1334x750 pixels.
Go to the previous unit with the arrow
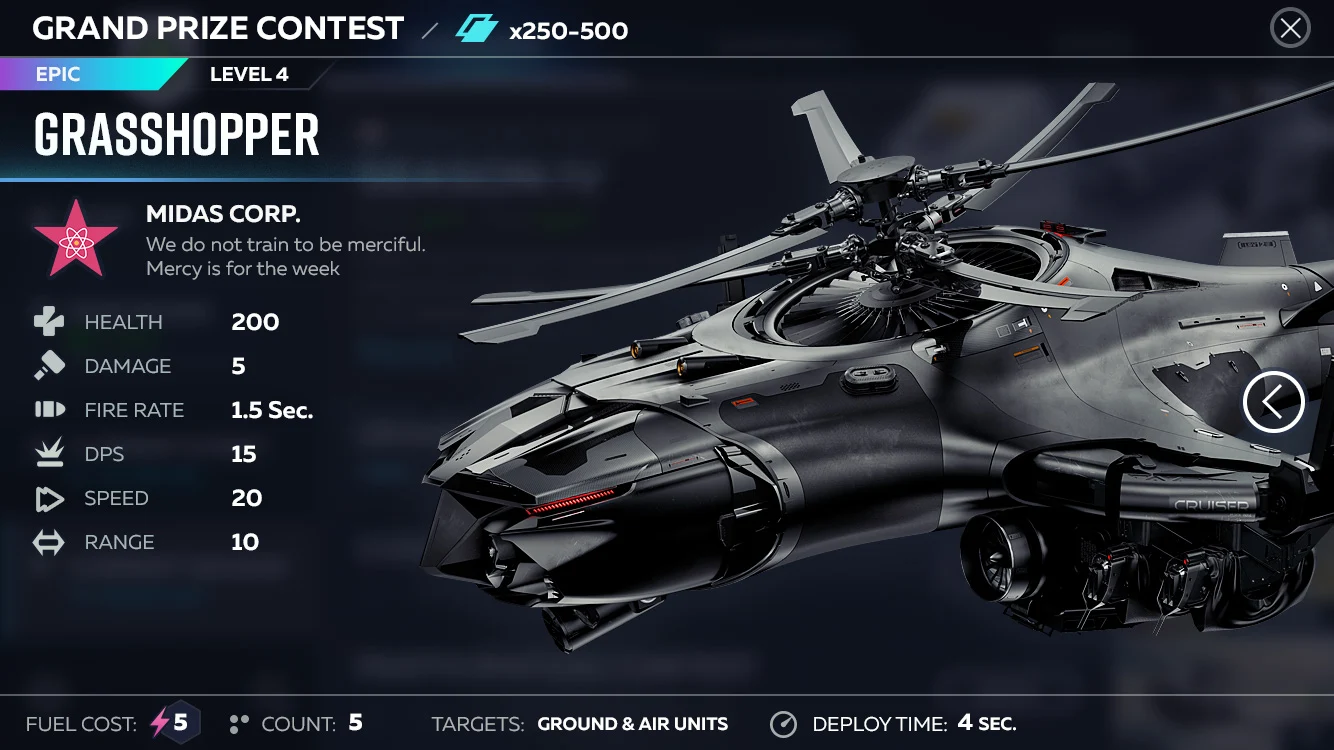[x=1273, y=402]
